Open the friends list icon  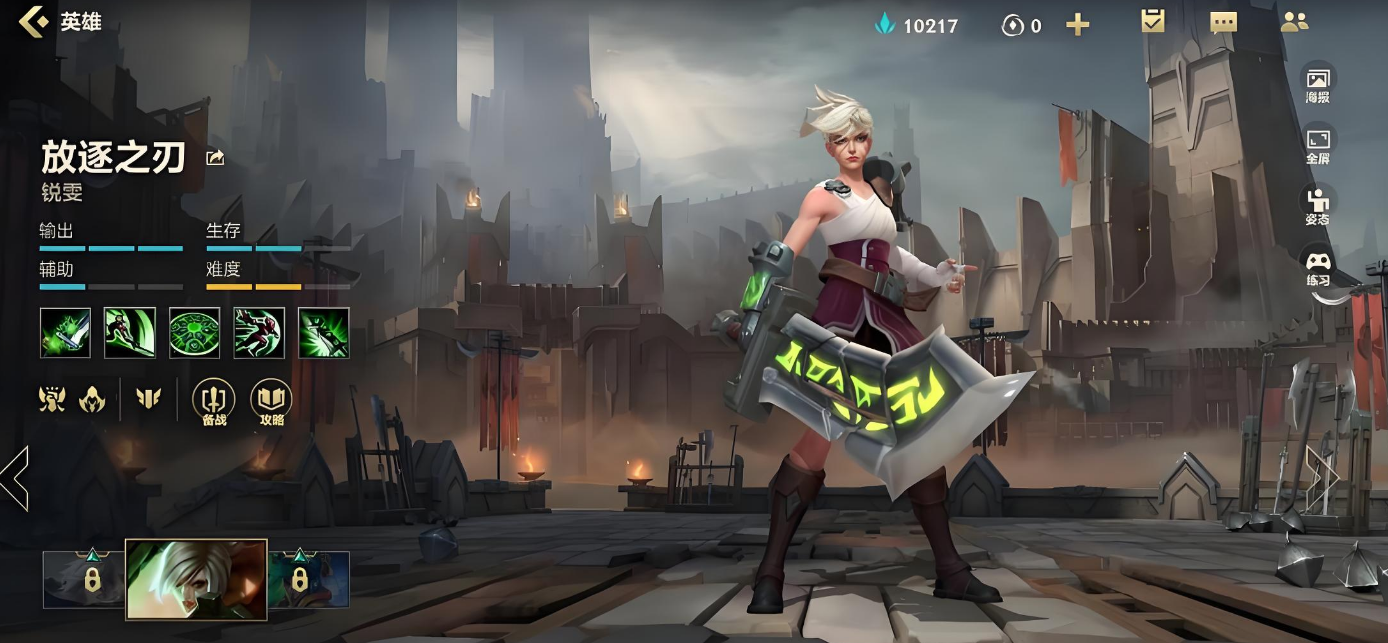tap(1294, 22)
